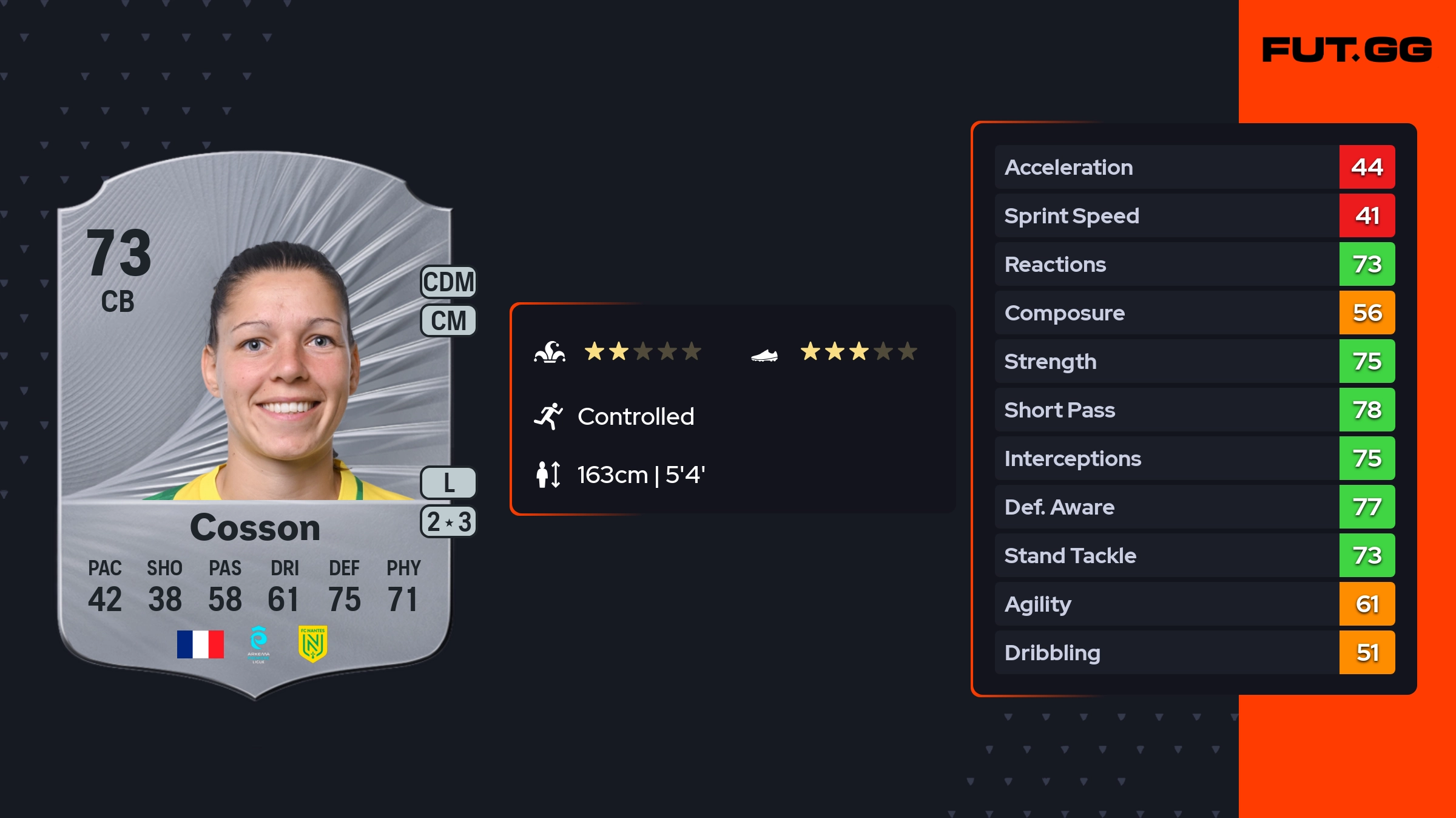1456x818 pixels.
Task: Click the Arkema league logo on the card
Action: [258, 644]
